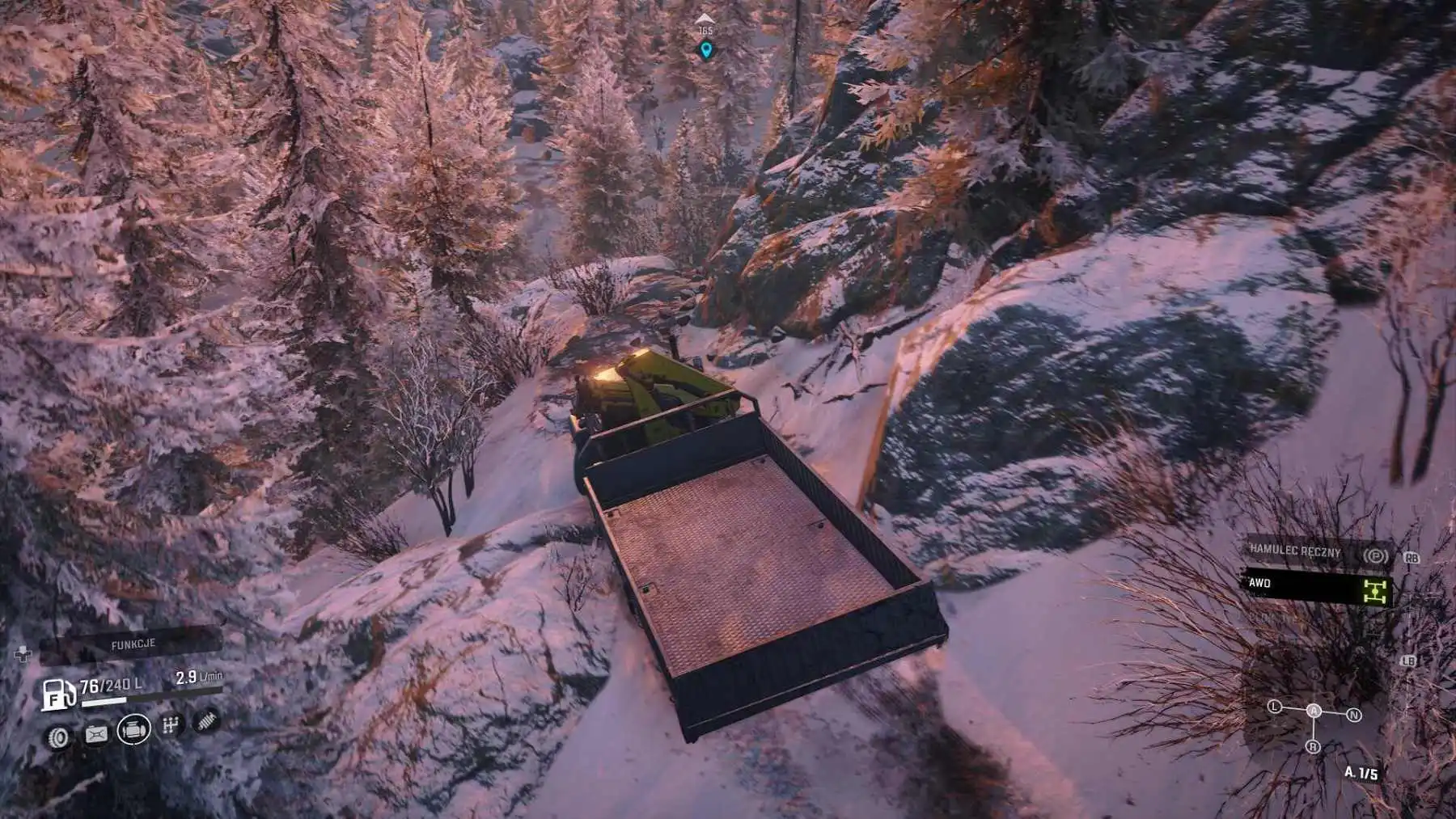Image resolution: width=1456 pixels, height=819 pixels.
Task: Select the suspension spring status icon
Action: pos(207,719)
